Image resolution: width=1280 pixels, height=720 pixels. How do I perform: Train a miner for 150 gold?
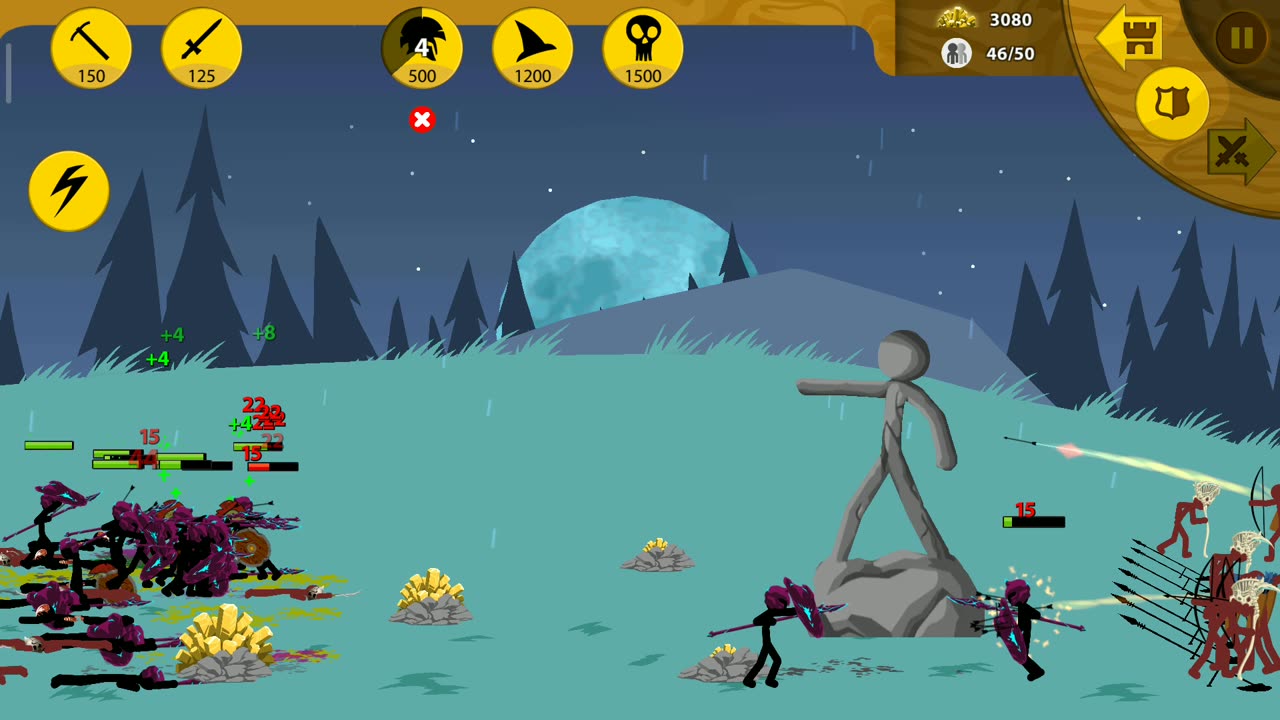(x=91, y=48)
